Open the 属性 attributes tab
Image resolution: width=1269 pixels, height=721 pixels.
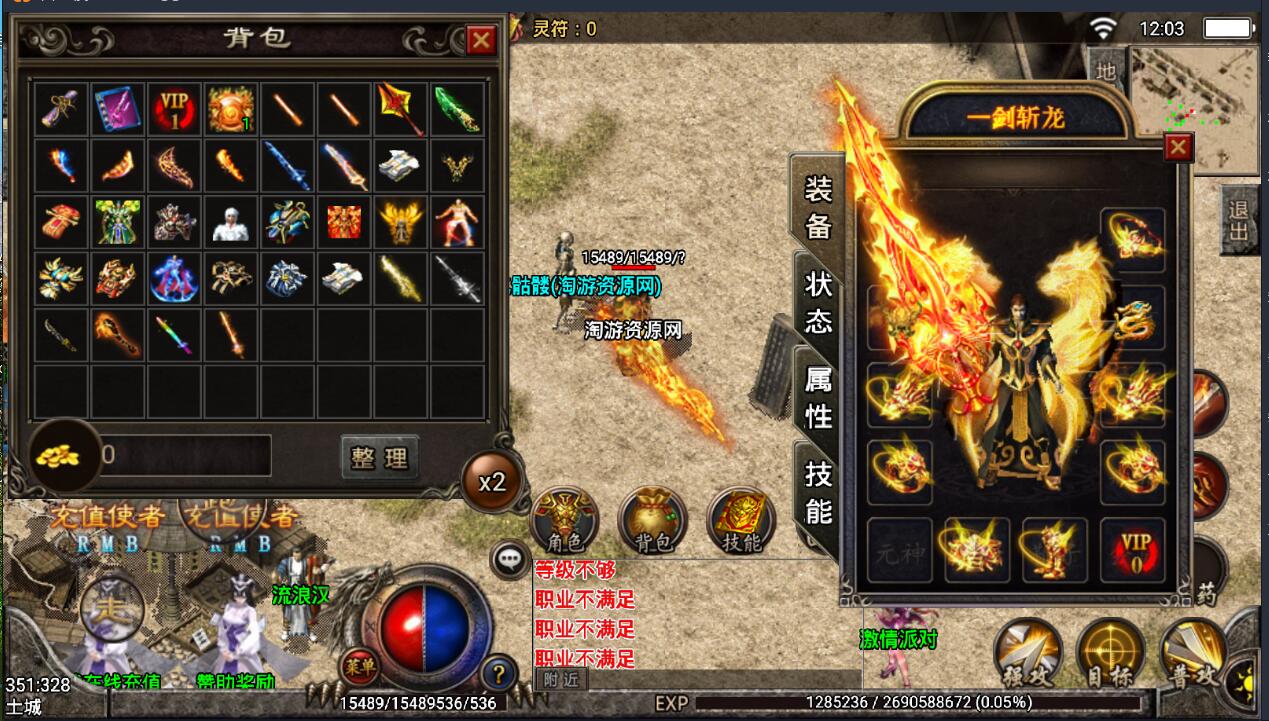pos(818,396)
